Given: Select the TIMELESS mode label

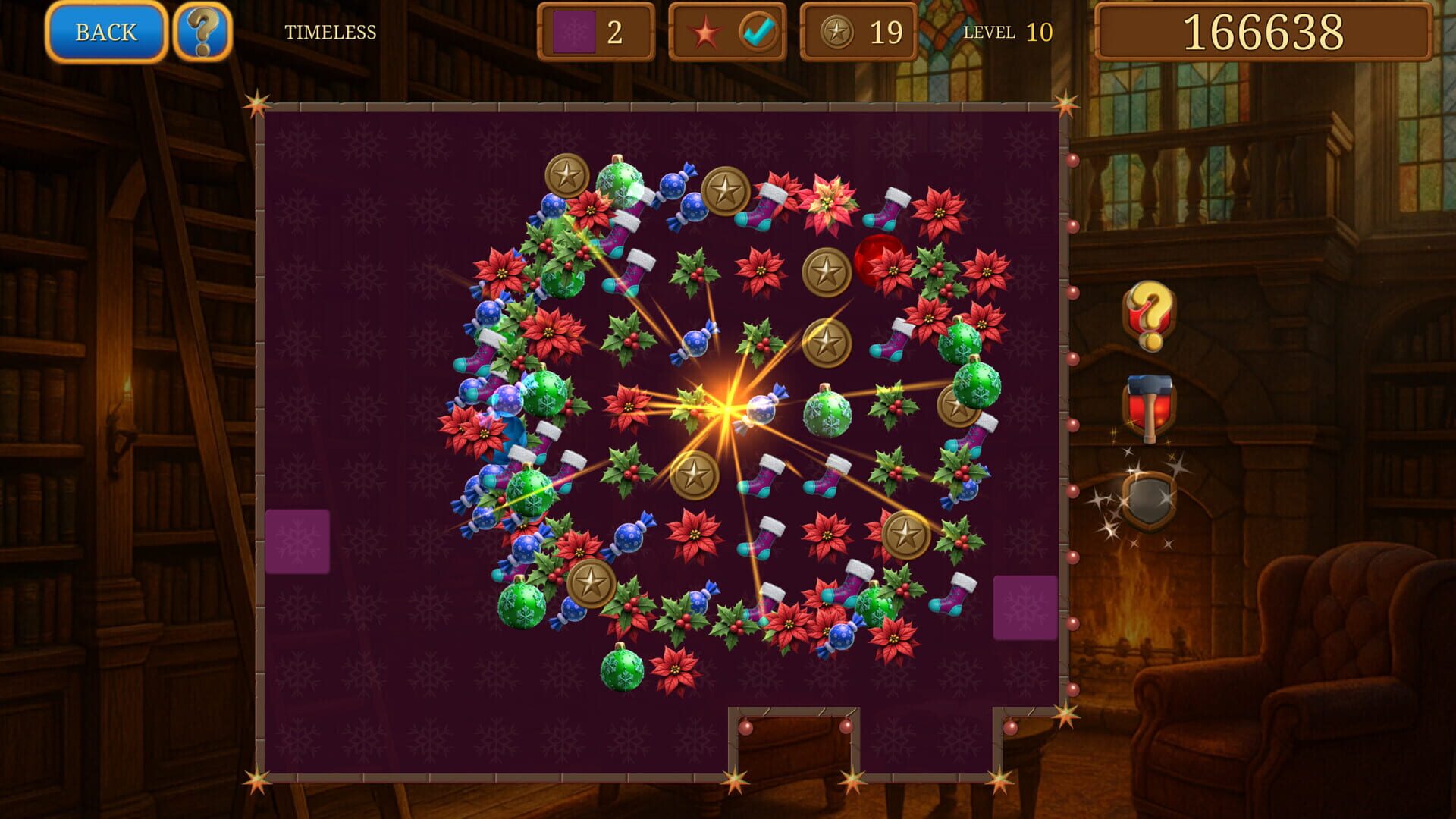Looking at the screenshot, I should (x=331, y=32).
